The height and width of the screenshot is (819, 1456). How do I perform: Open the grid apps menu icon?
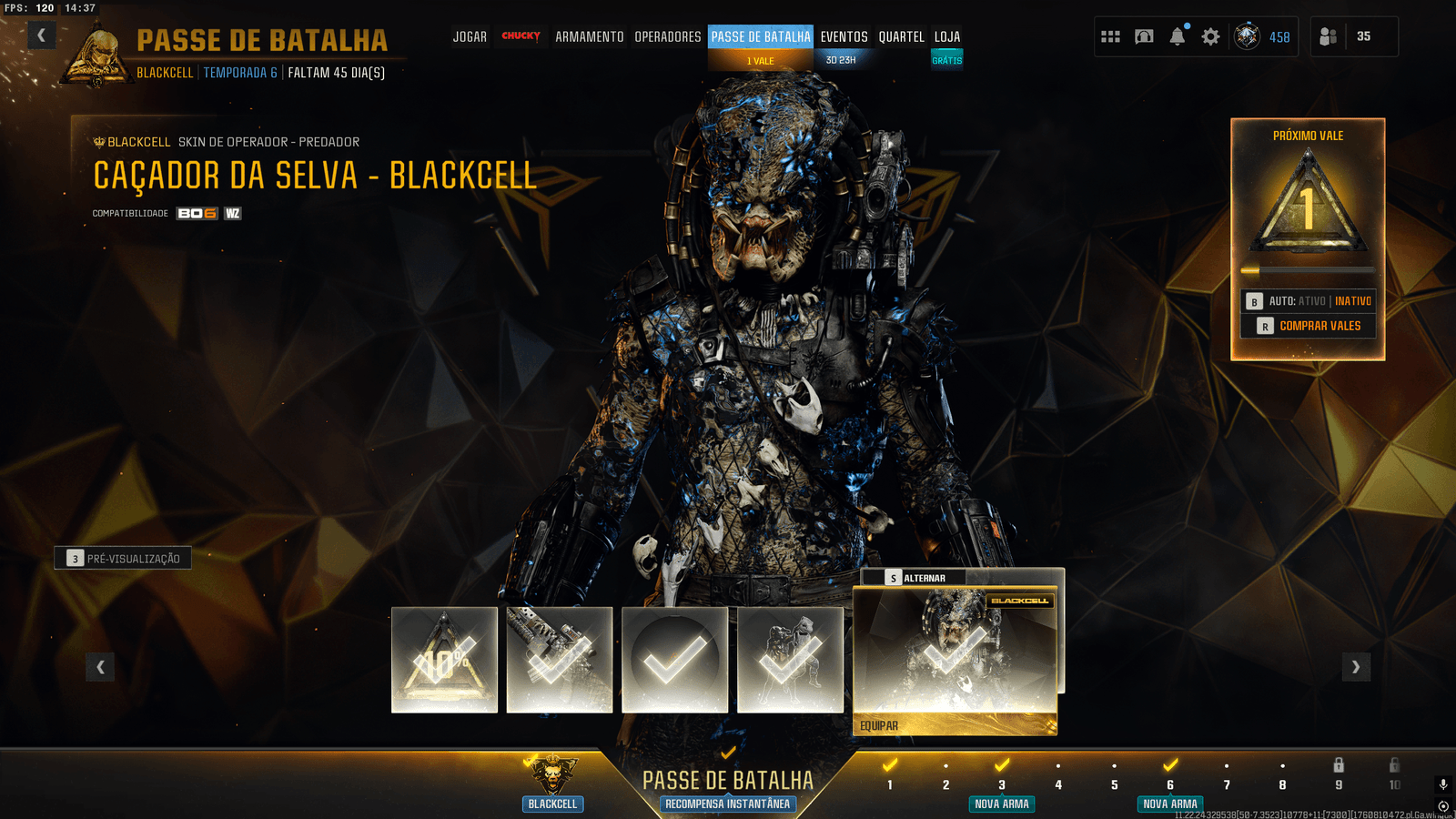(x=1110, y=36)
